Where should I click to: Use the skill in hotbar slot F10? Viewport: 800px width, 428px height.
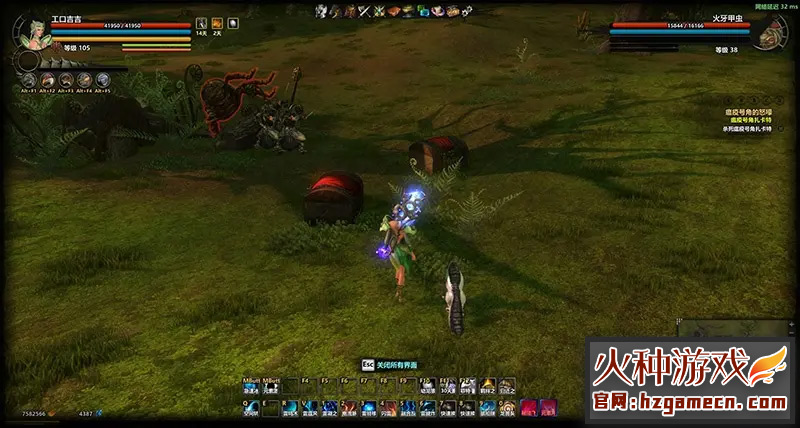428,384
